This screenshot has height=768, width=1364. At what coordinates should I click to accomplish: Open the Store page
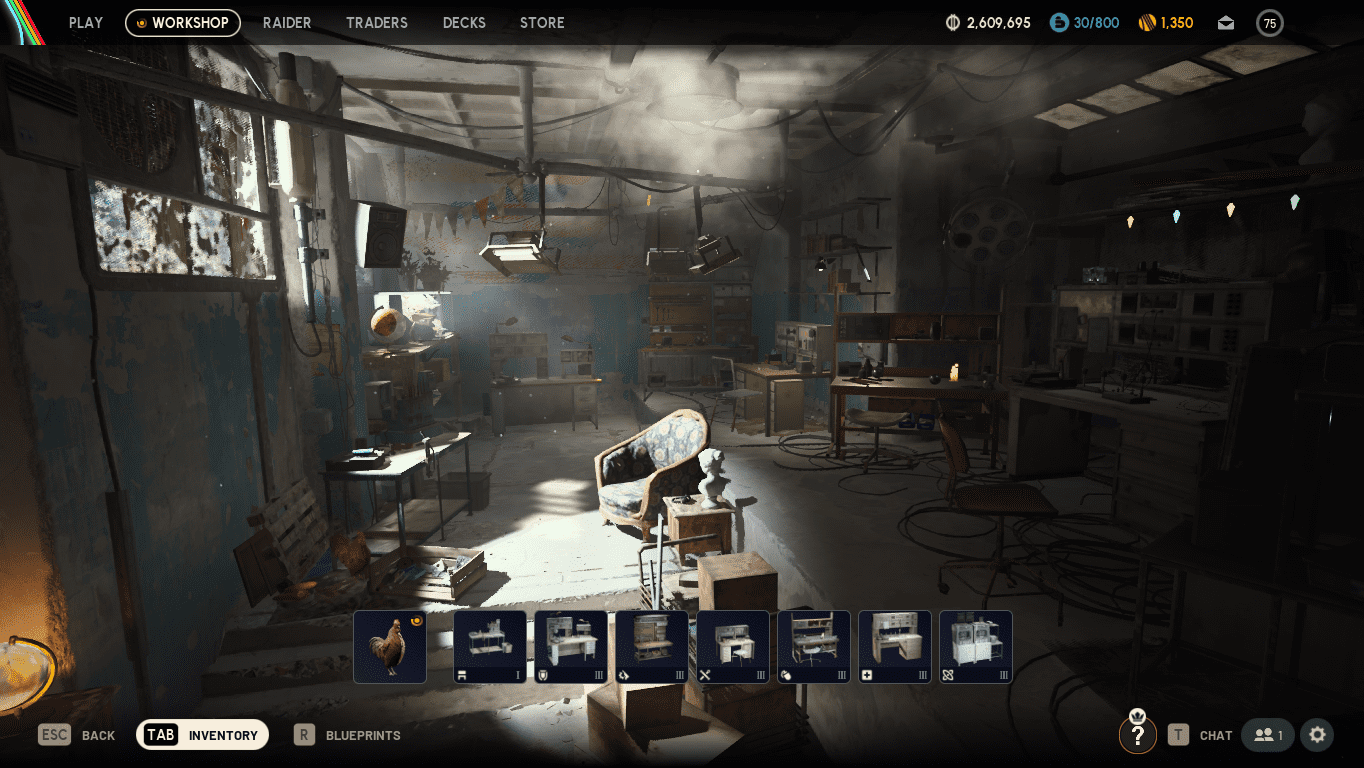coord(542,22)
